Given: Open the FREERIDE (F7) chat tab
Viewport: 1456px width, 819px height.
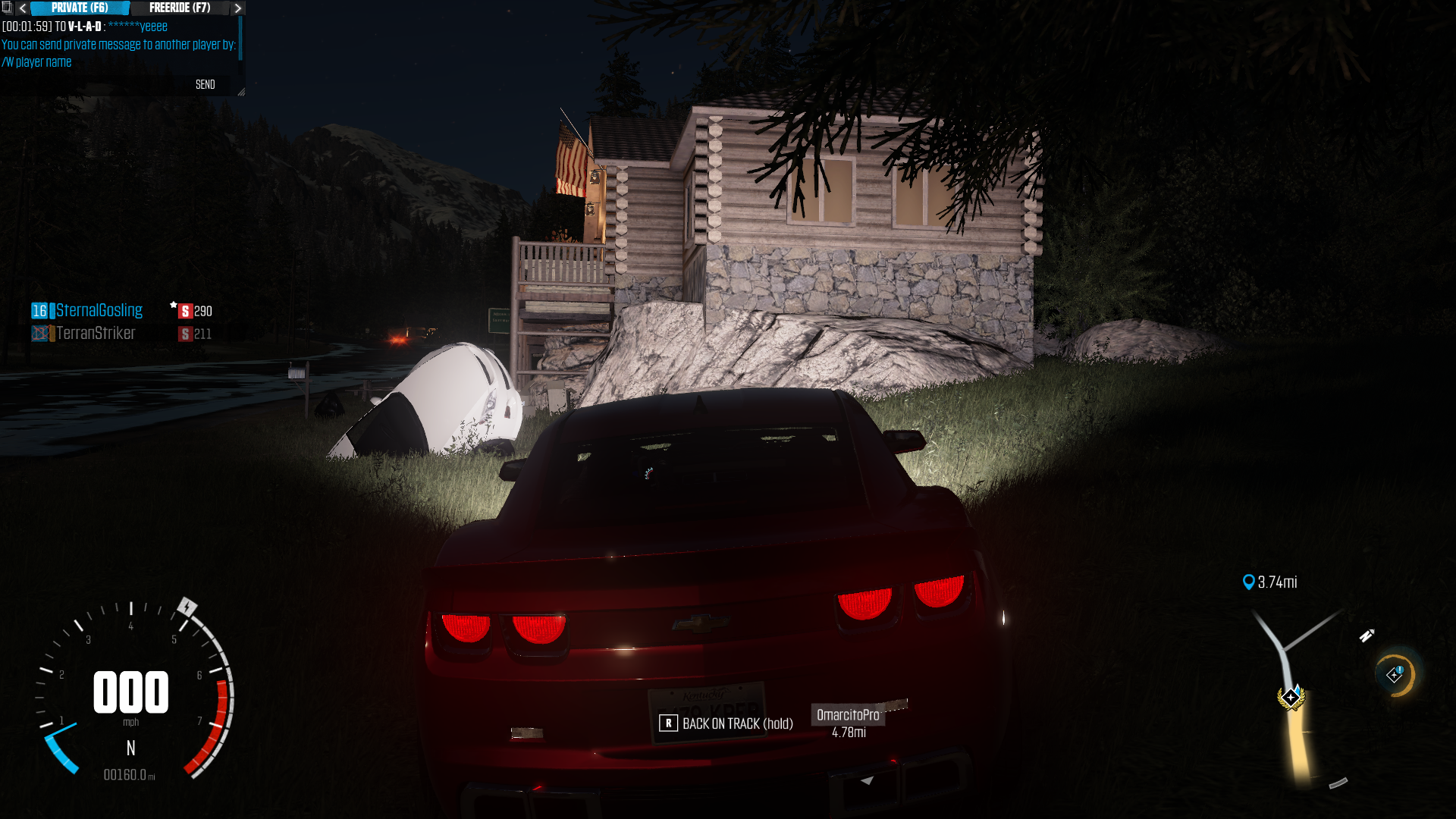Looking at the screenshot, I should pyautogui.click(x=180, y=8).
